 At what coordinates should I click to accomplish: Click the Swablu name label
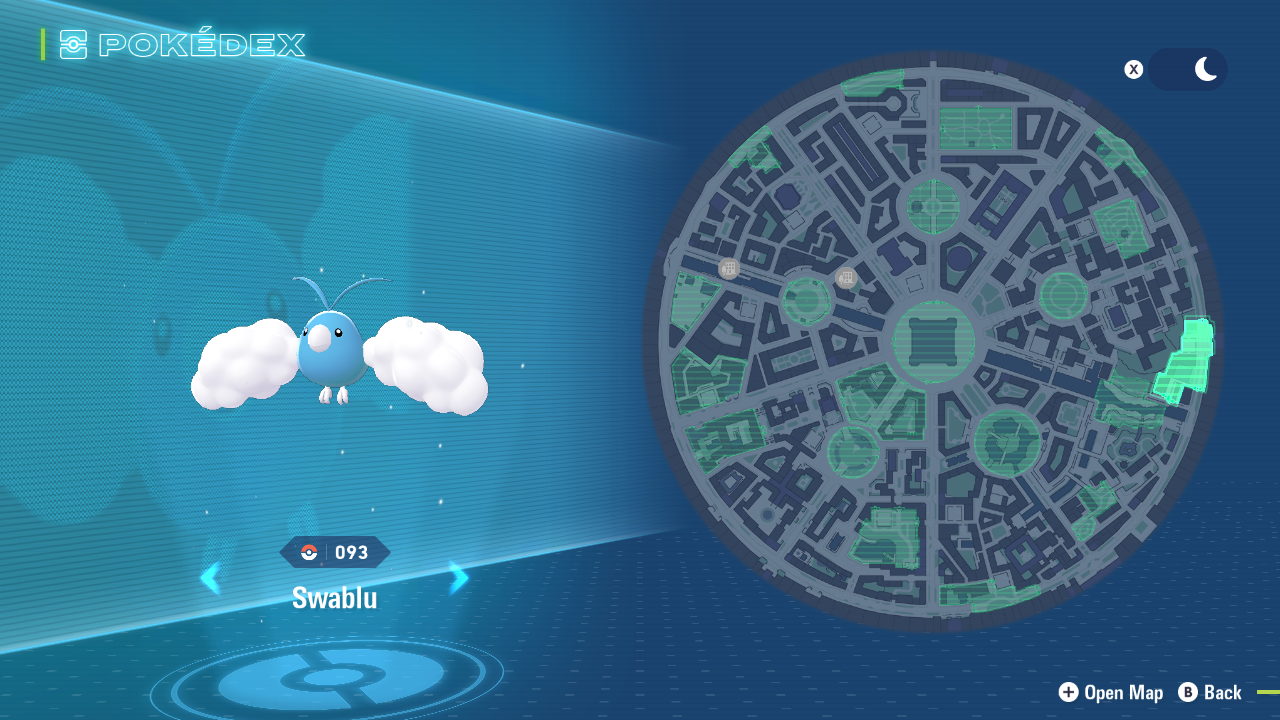coord(335,597)
